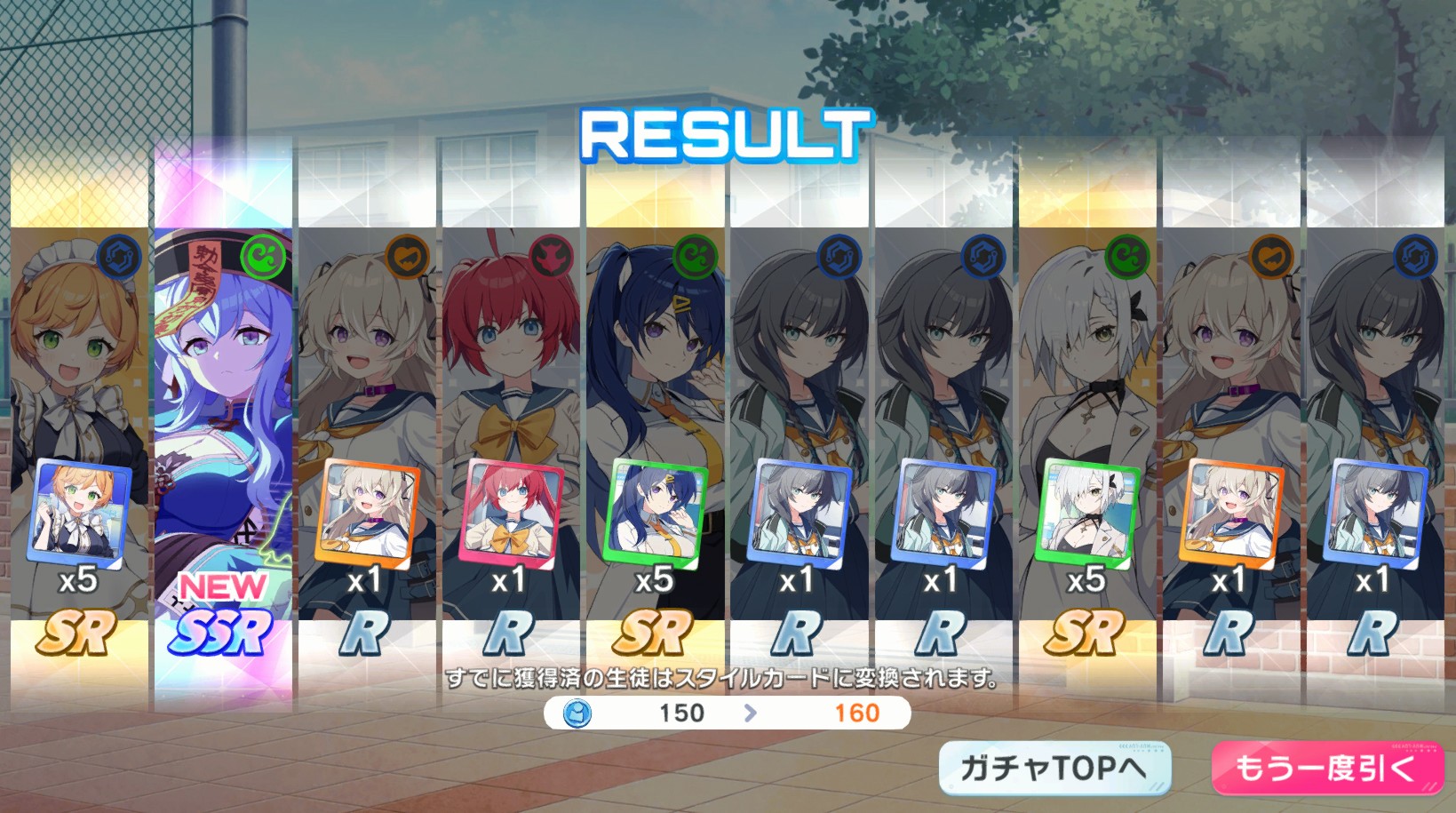This screenshot has height=813, width=1456.
Task: Select the navy ponytail SR student card
Action: [x=656, y=426]
